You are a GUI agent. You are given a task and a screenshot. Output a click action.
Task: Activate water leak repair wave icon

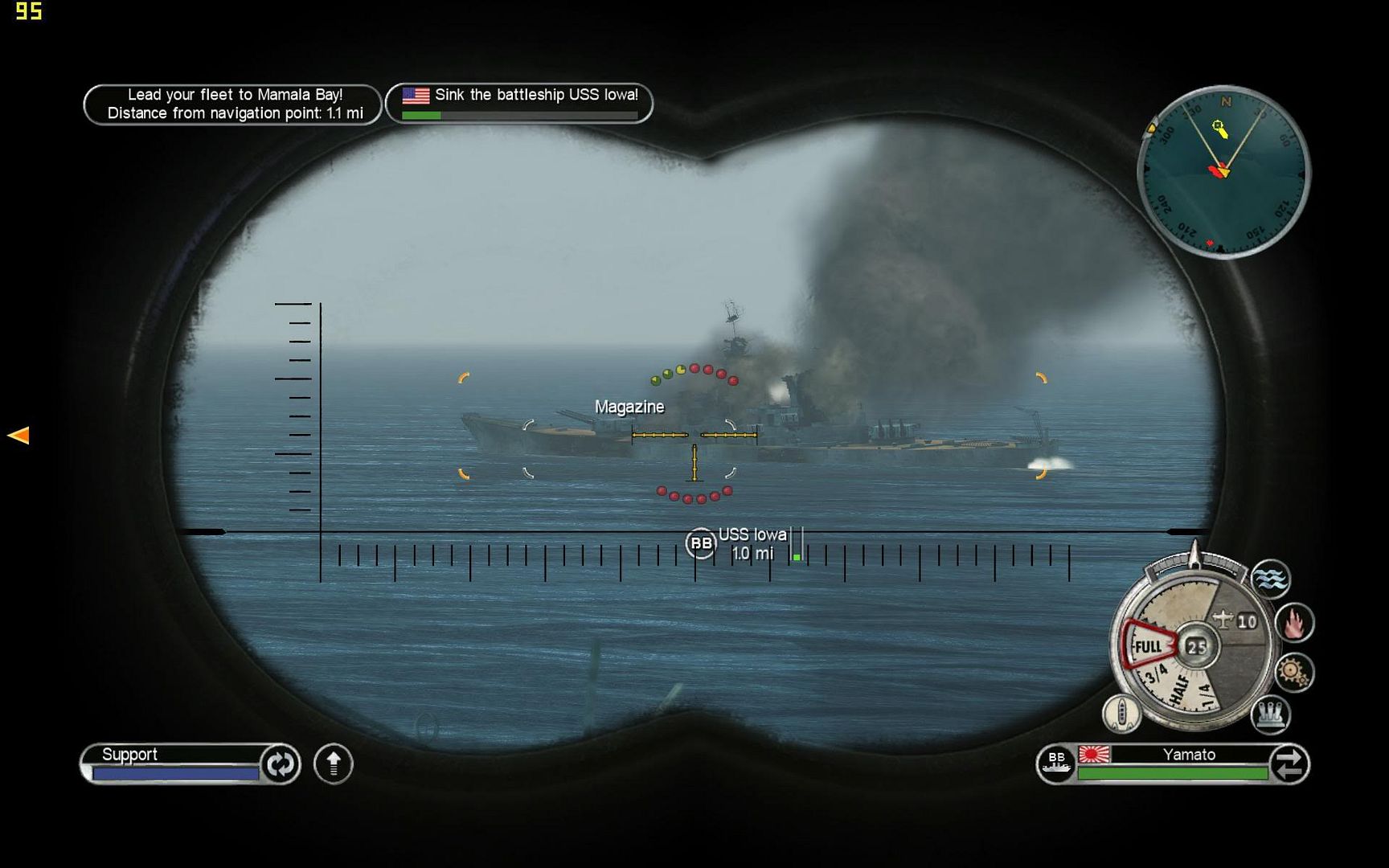pos(1271,579)
